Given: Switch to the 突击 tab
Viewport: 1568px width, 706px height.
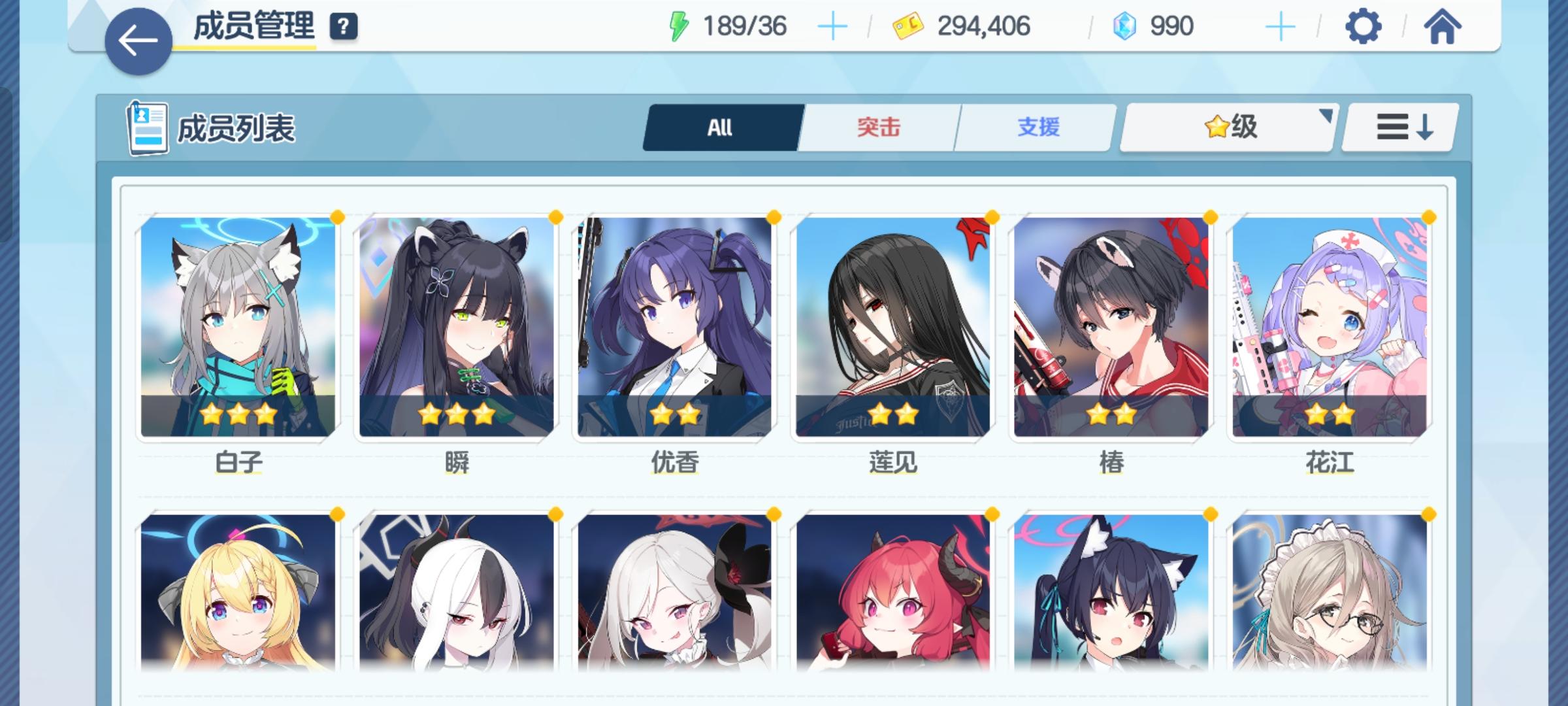Looking at the screenshot, I should click(x=877, y=128).
